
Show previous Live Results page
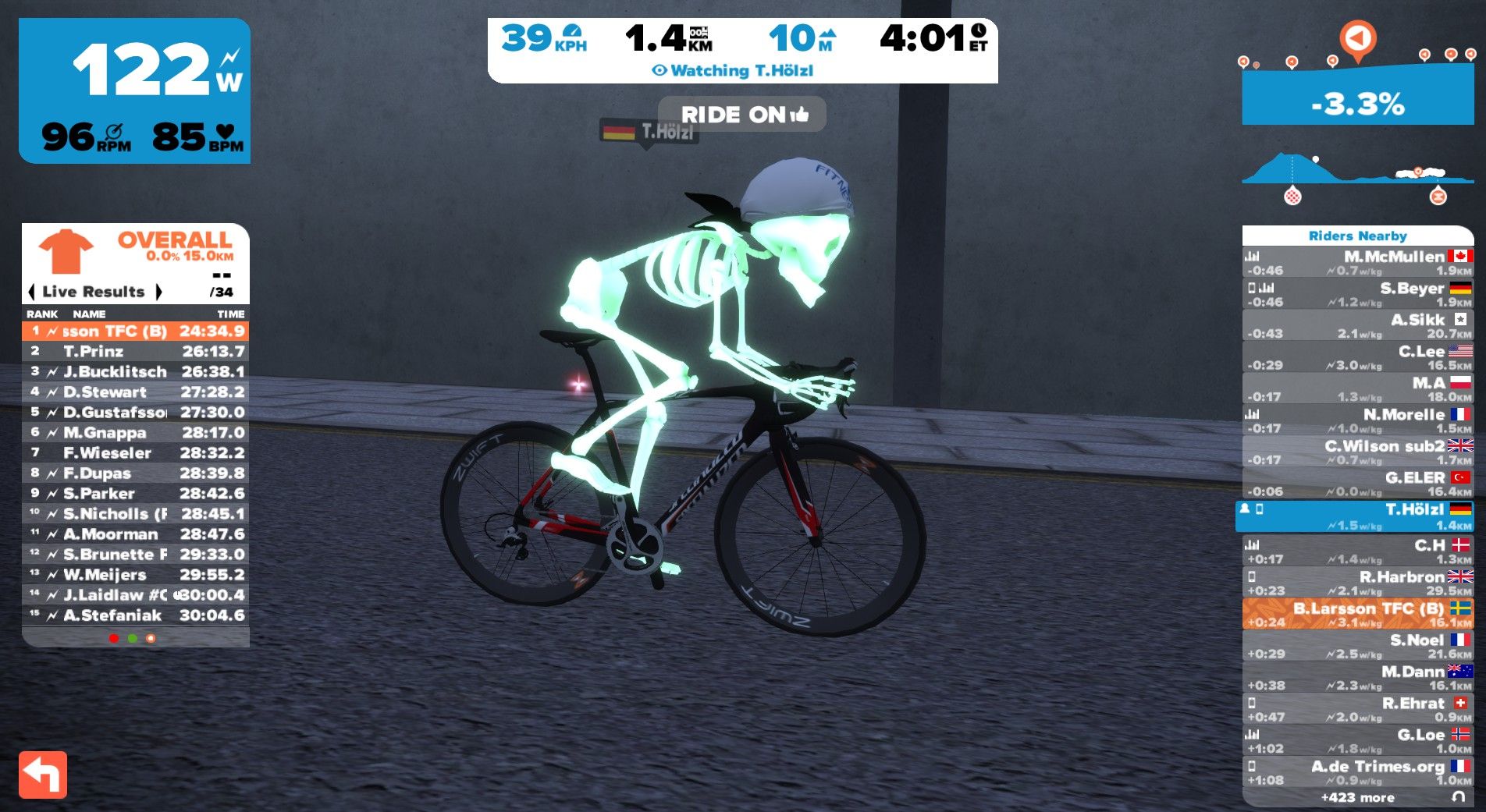click(31, 292)
